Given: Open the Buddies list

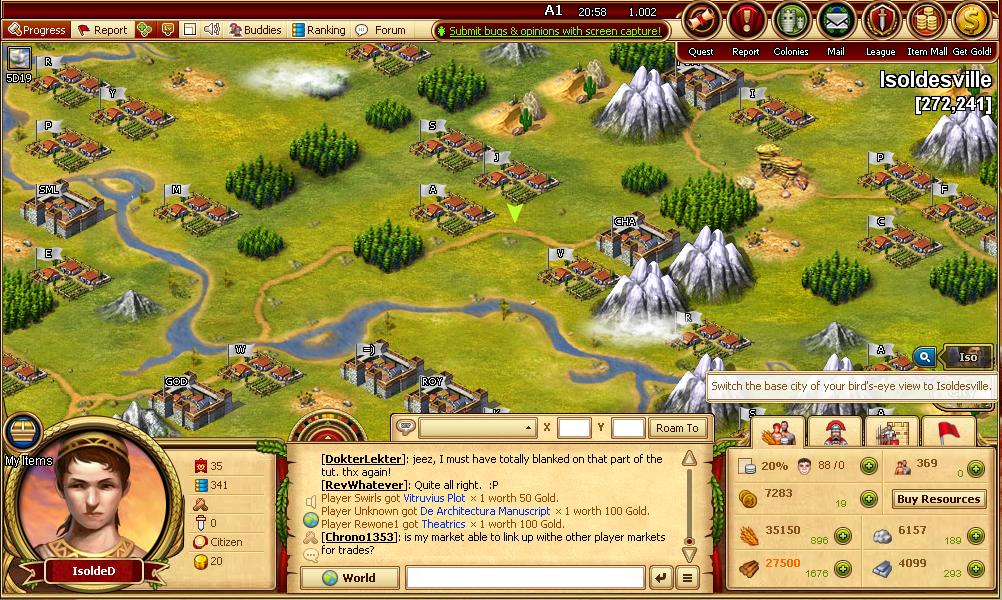Looking at the screenshot, I should pyautogui.click(x=254, y=30).
